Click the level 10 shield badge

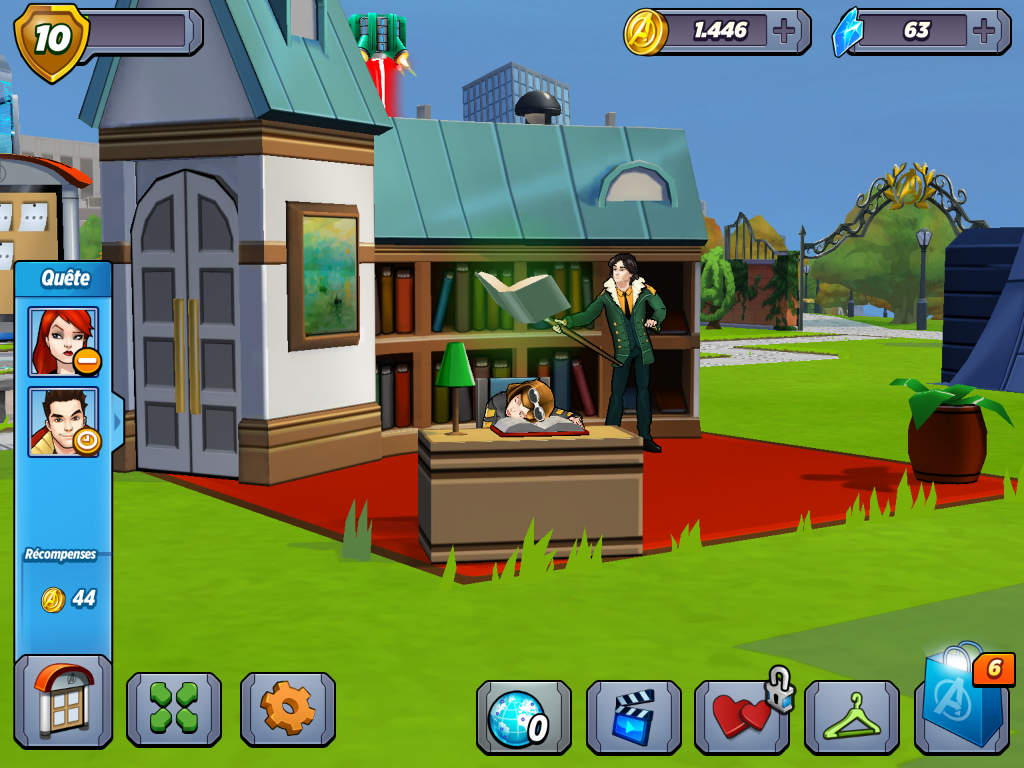(x=50, y=40)
